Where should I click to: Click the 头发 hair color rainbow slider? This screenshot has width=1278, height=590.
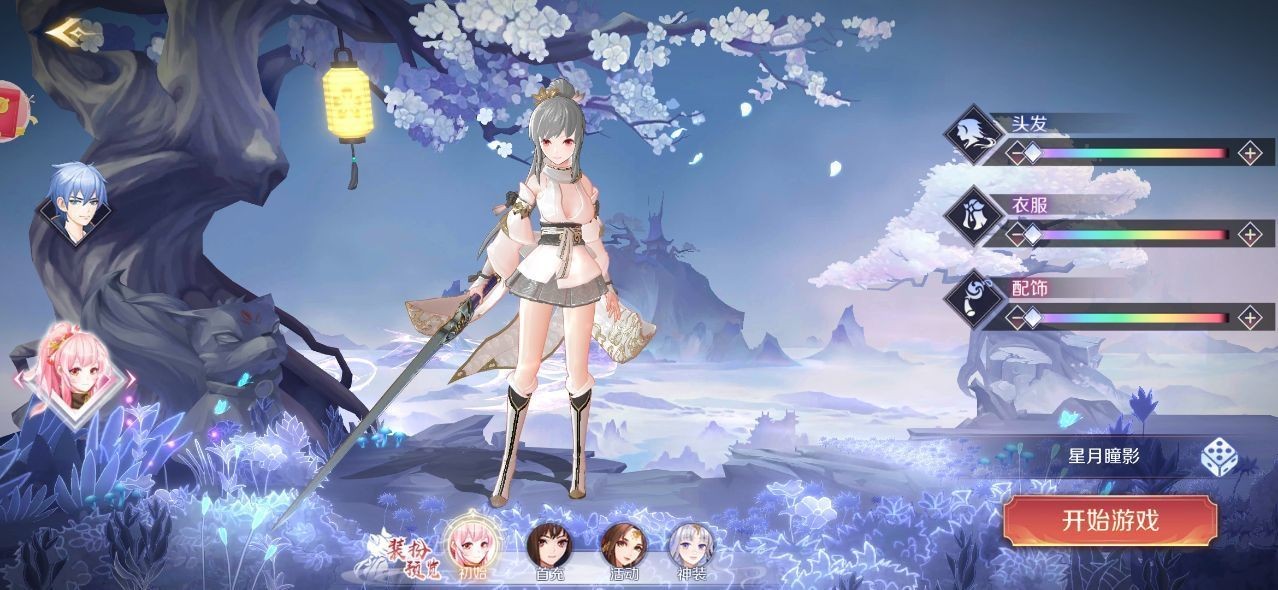point(1130,153)
